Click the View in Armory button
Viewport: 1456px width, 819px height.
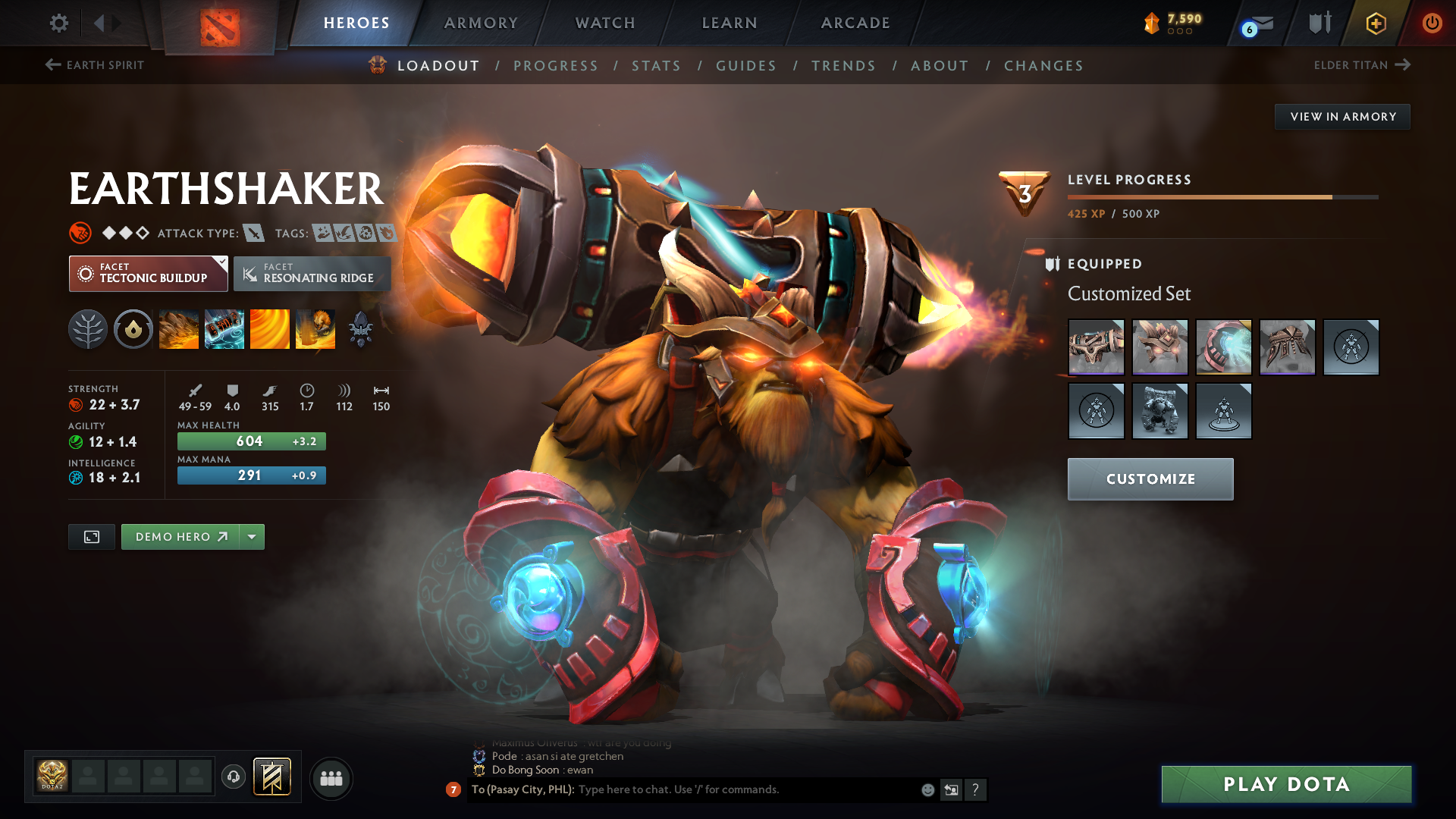(x=1343, y=117)
